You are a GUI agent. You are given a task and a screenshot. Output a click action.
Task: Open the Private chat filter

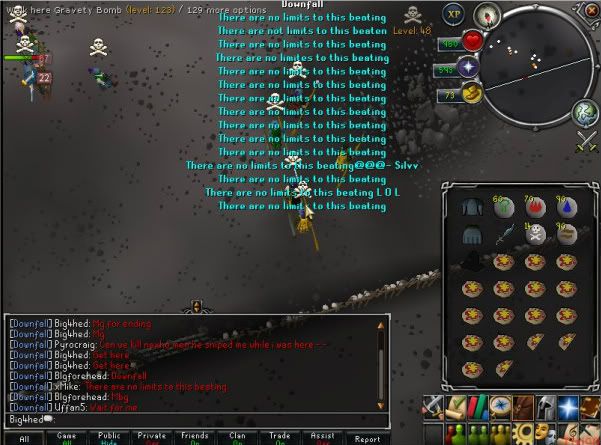[x=152, y=438]
